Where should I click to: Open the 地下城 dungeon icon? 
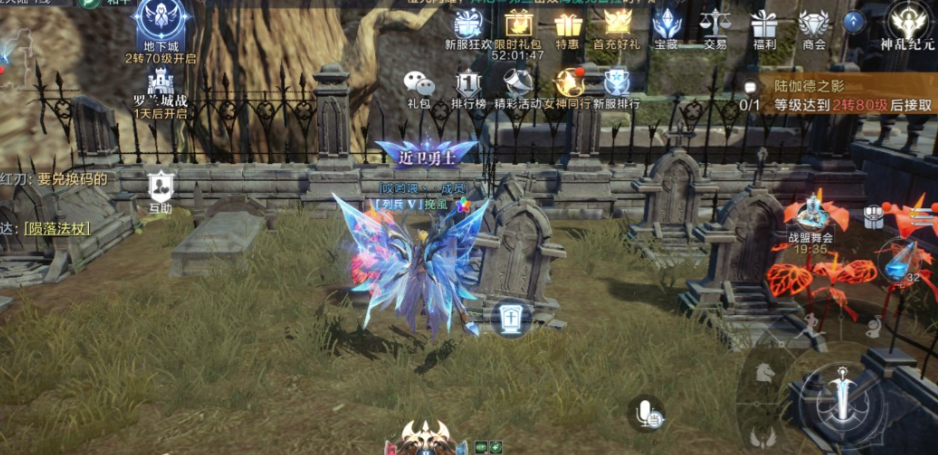pyautogui.click(x=161, y=22)
